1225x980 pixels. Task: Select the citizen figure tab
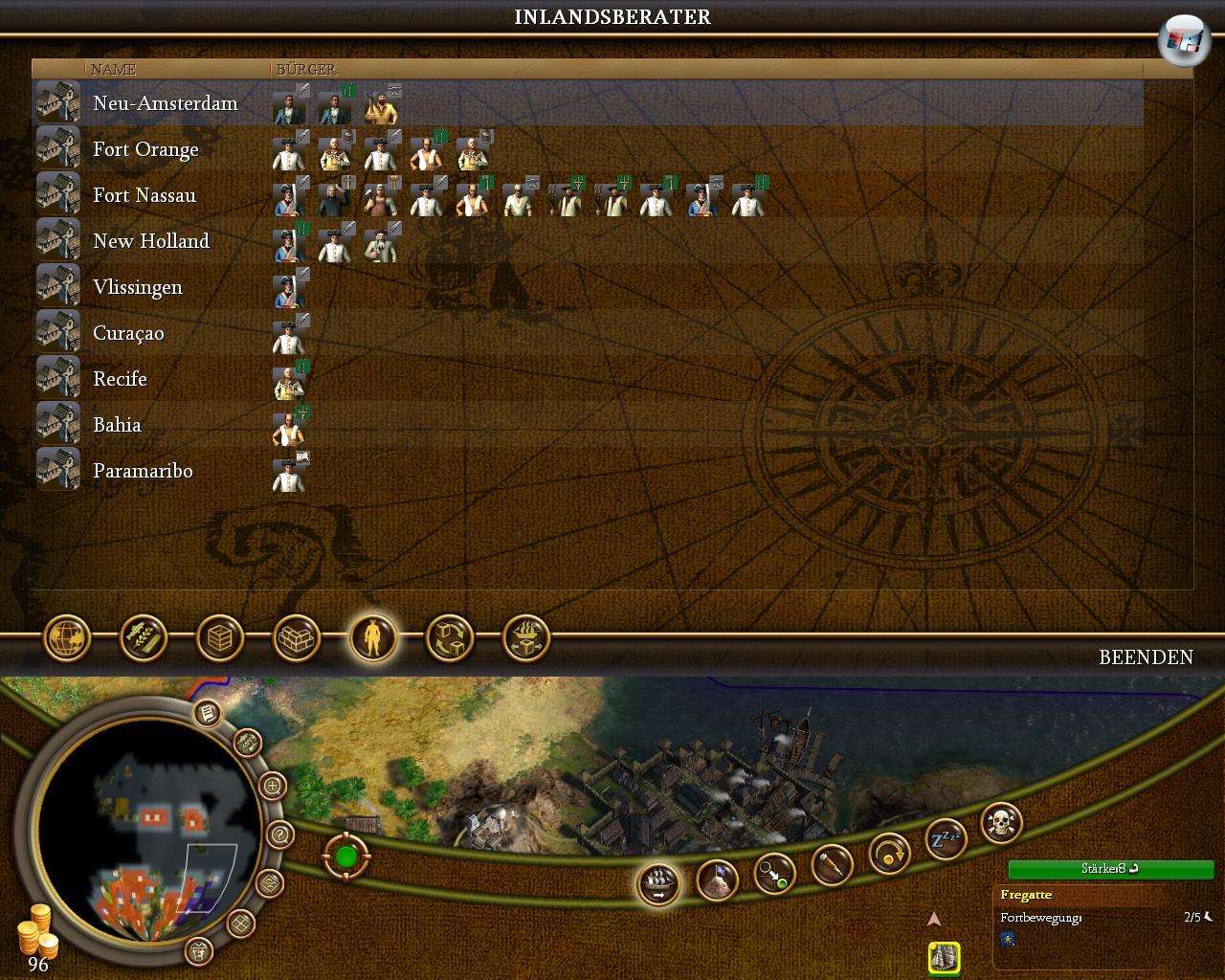373,637
